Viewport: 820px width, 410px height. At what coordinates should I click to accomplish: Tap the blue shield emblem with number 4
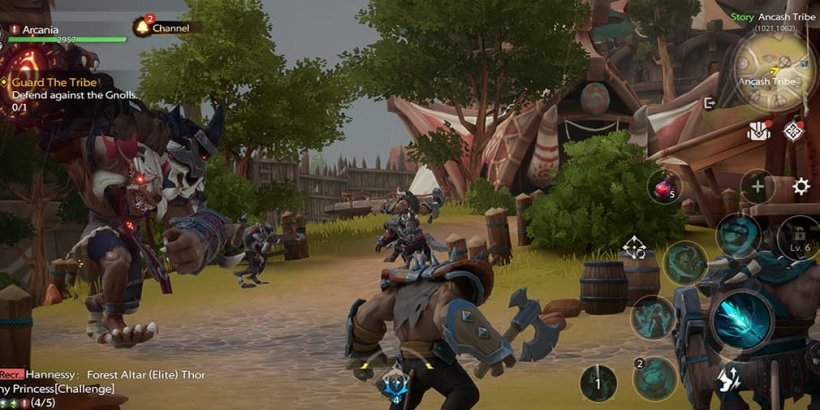click(394, 384)
